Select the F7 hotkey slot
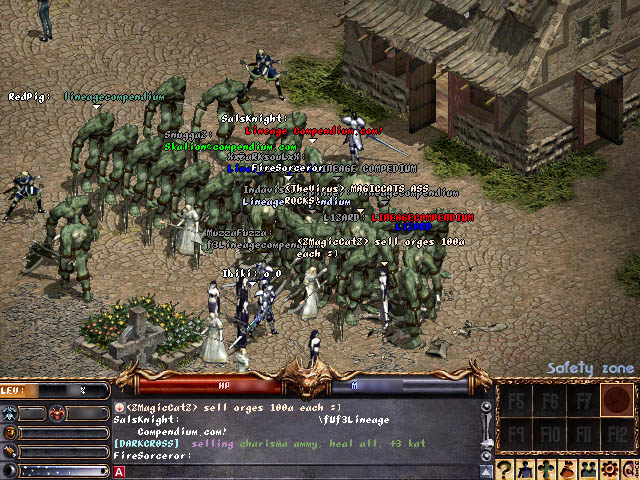 (x=582, y=401)
